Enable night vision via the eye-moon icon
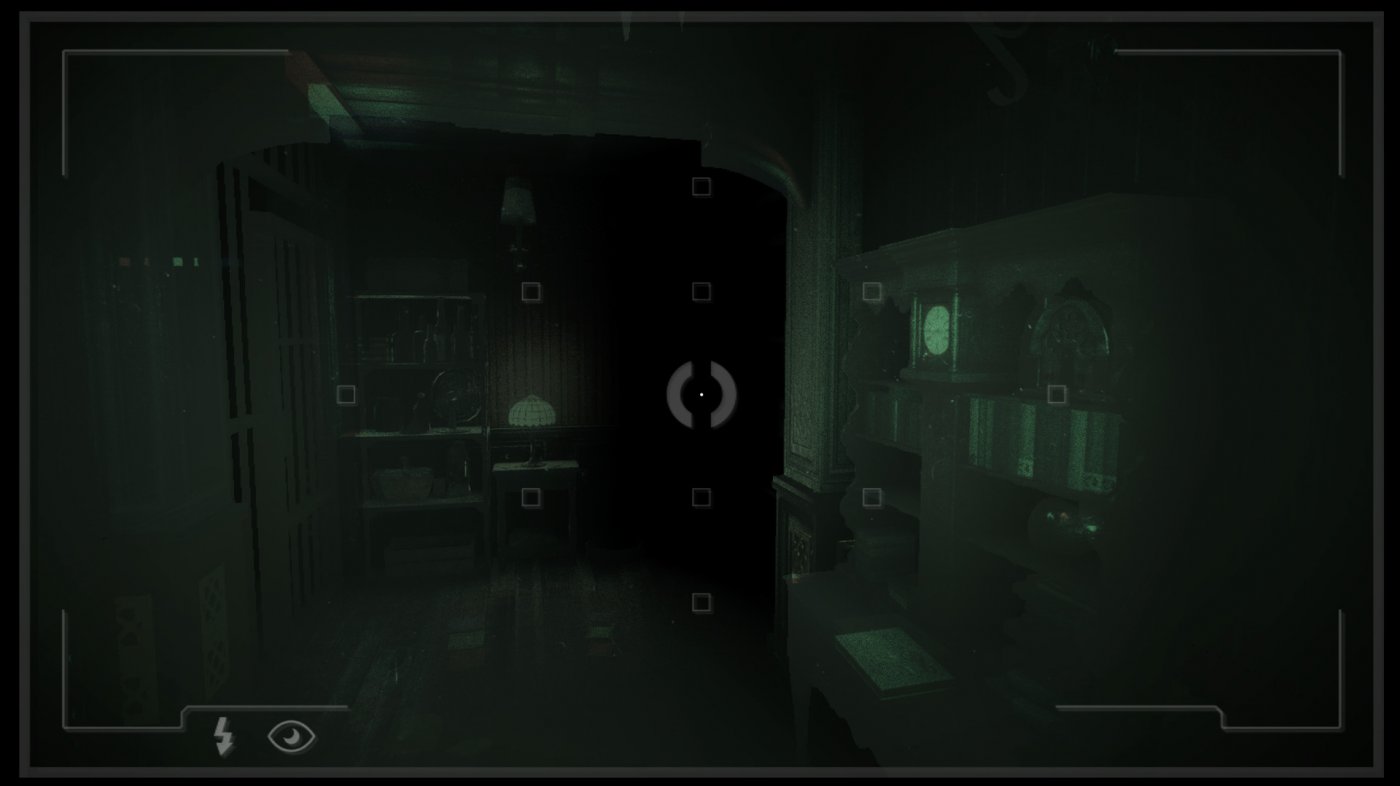Screen dimensions: 1400x786 pos(291,736)
